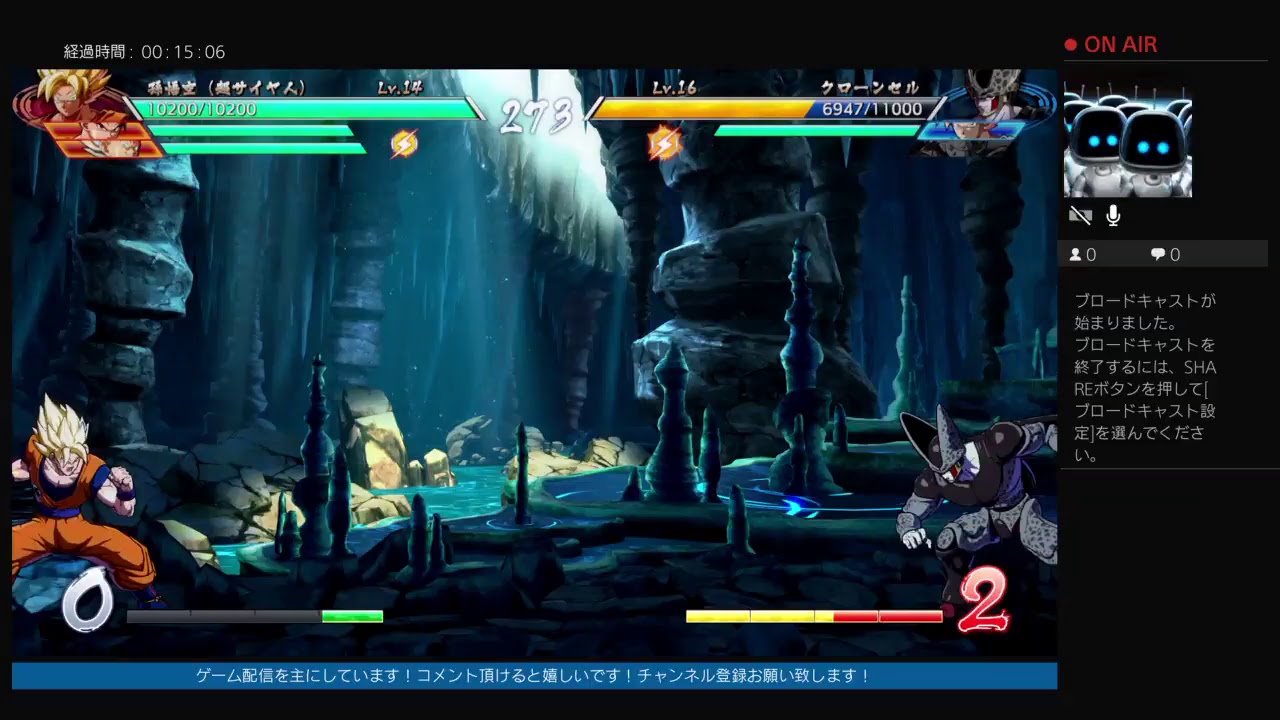Click the elapsed time display
The height and width of the screenshot is (720, 1280).
[x=145, y=51]
